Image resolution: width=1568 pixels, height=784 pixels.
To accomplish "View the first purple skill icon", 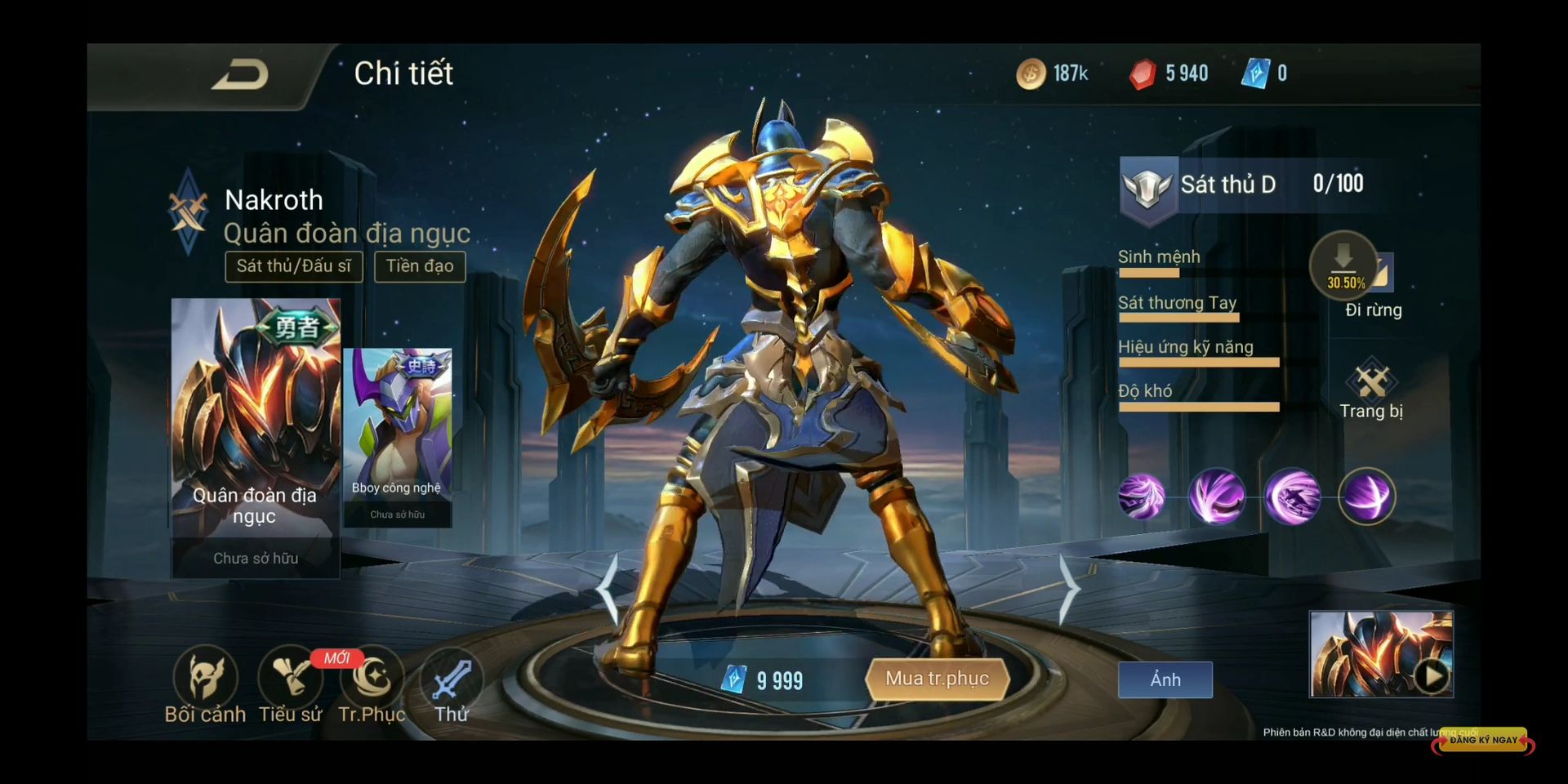I will coord(1141,497).
